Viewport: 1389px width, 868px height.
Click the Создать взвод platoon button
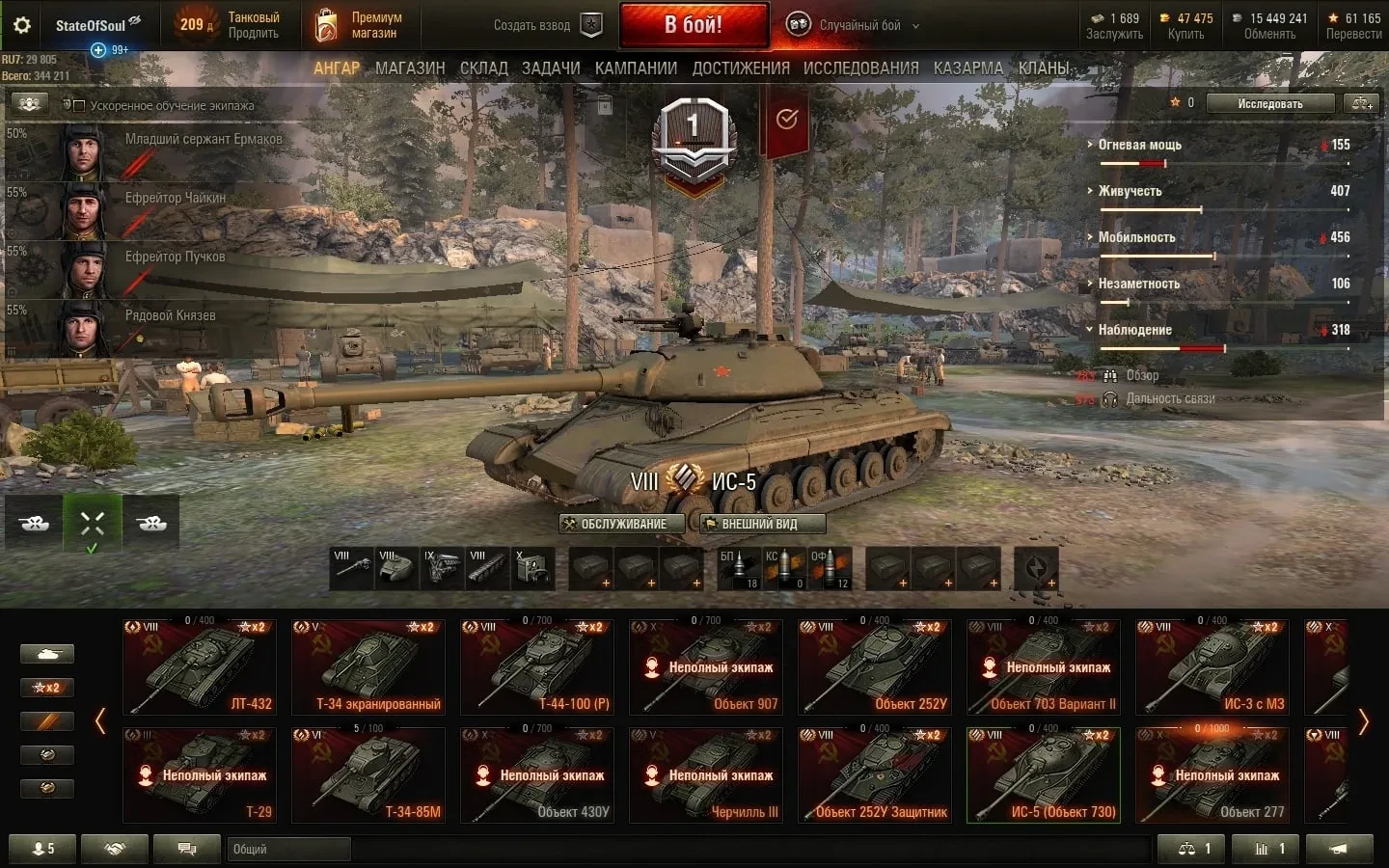547,26
